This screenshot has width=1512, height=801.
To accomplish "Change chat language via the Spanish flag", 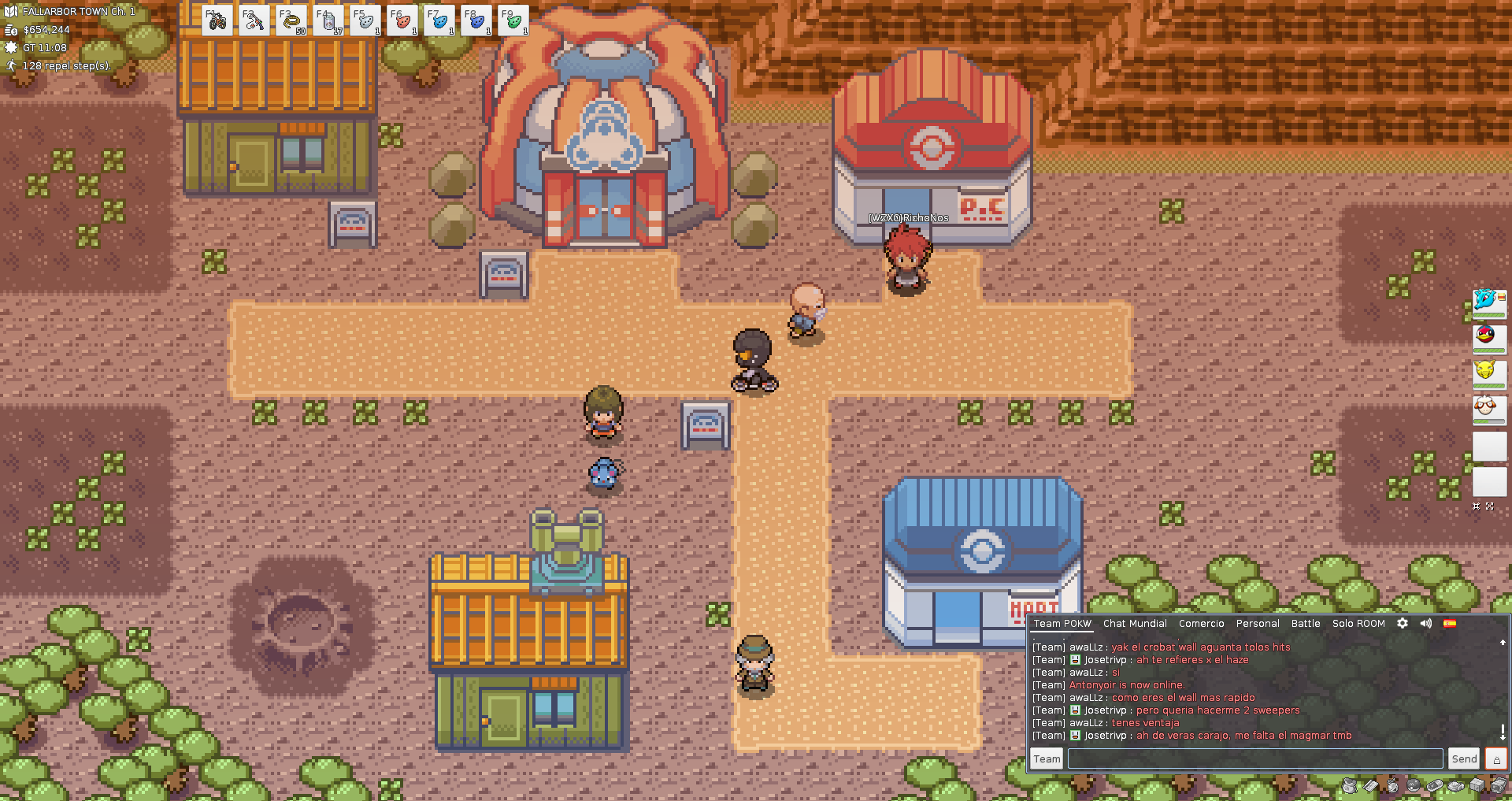I will click(1450, 623).
